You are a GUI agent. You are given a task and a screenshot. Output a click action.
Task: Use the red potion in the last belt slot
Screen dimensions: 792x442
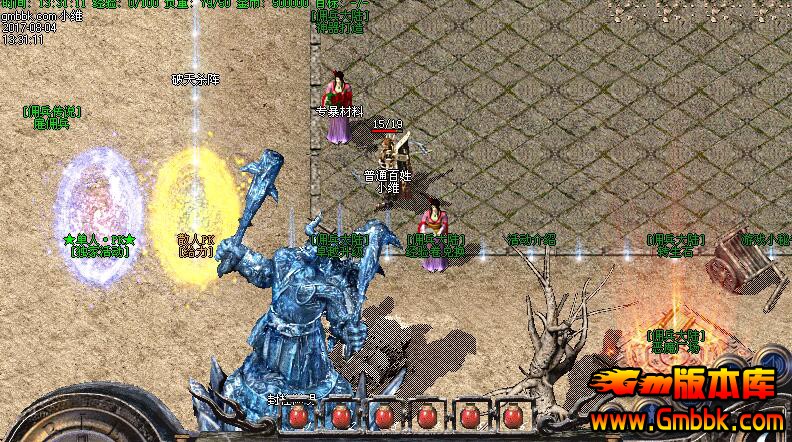point(512,416)
